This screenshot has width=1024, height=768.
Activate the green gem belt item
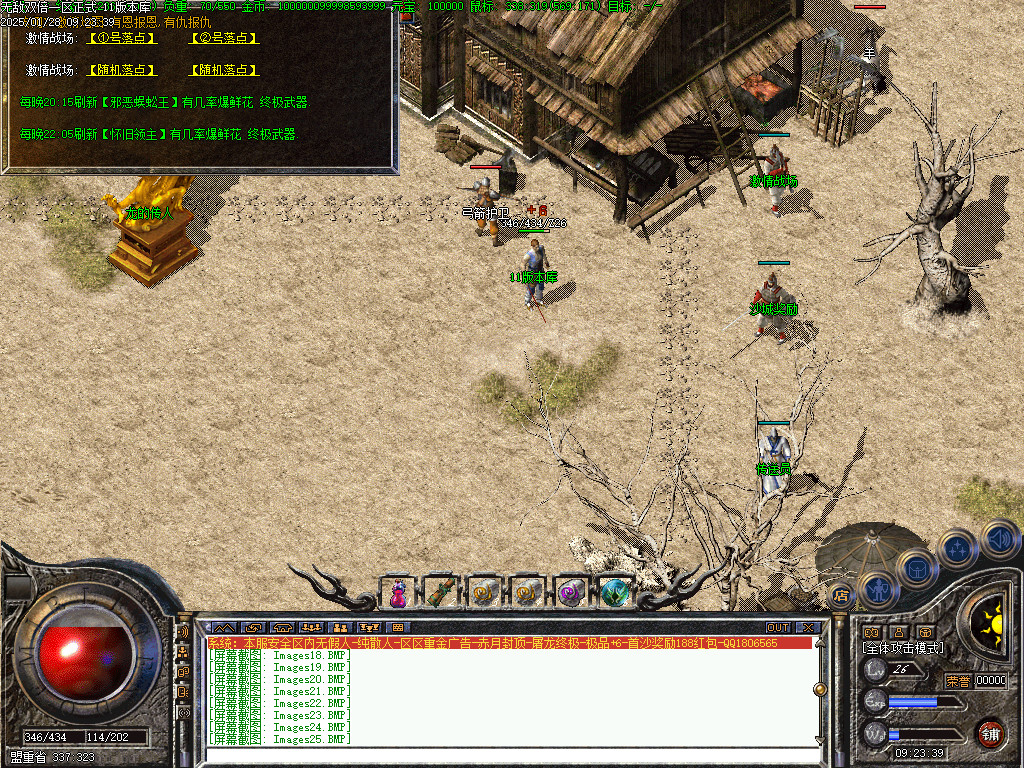point(614,593)
